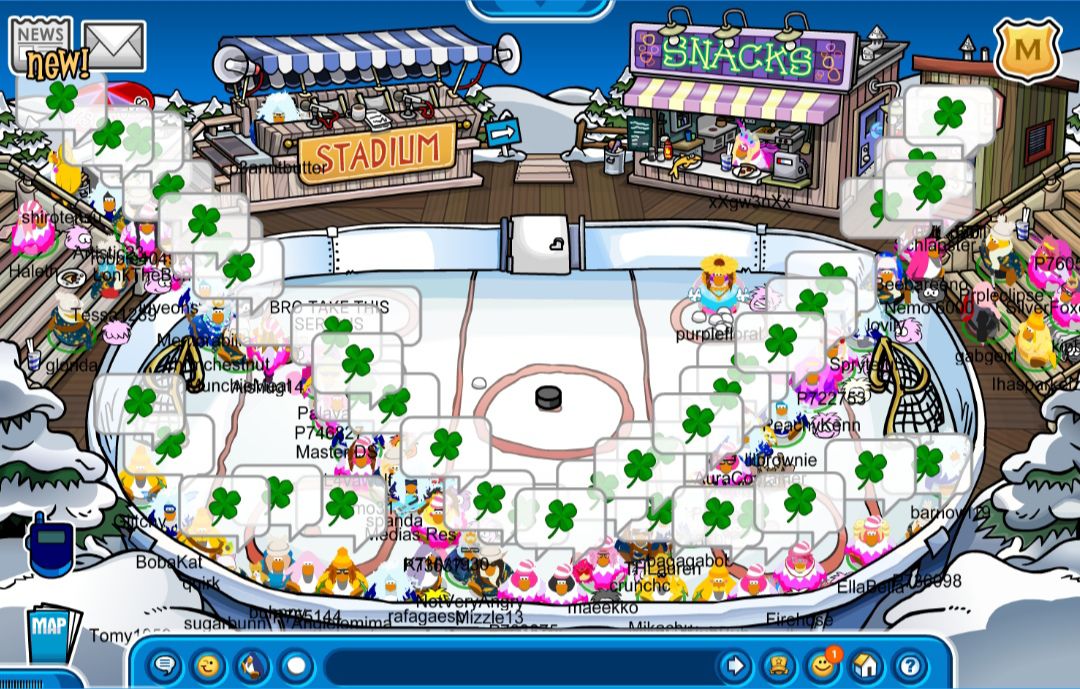Click the moderator M badge
Image resolution: width=1080 pixels, height=689 pixels.
[x=1026, y=47]
